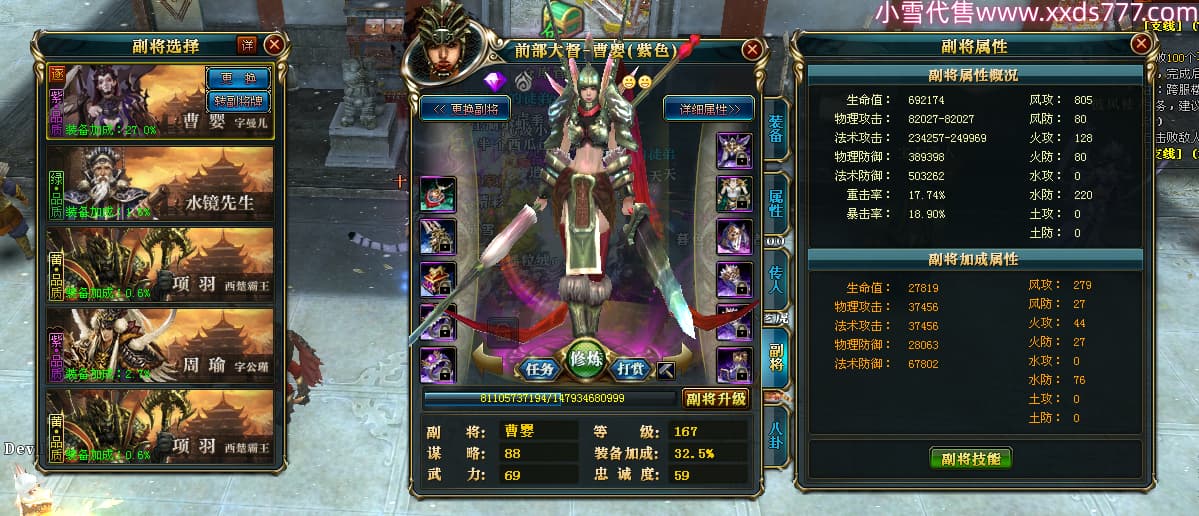Show 详细属性 detailed attributes

pyautogui.click(x=709, y=108)
